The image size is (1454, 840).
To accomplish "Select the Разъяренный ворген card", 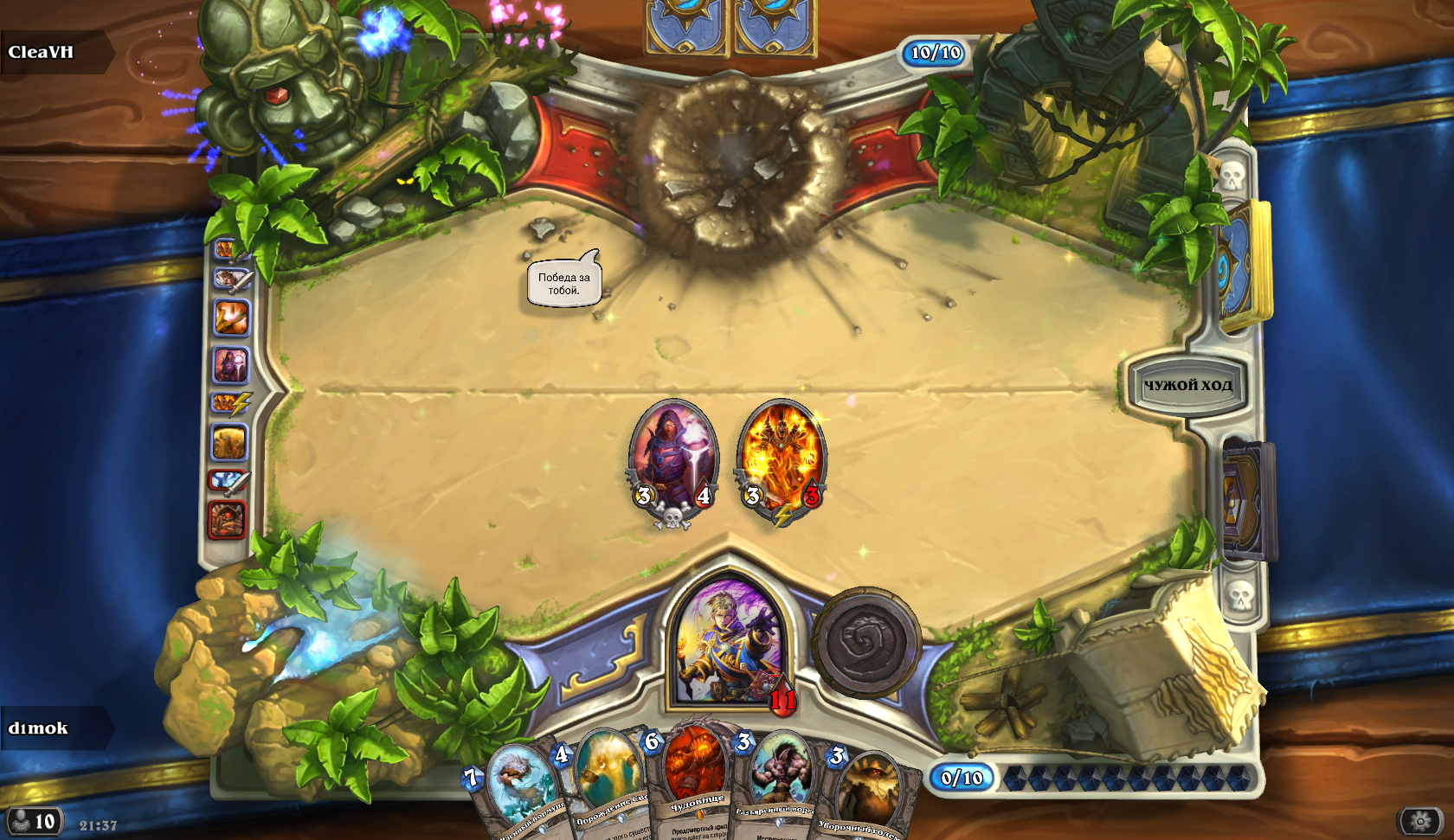I will click(x=779, y=783).
